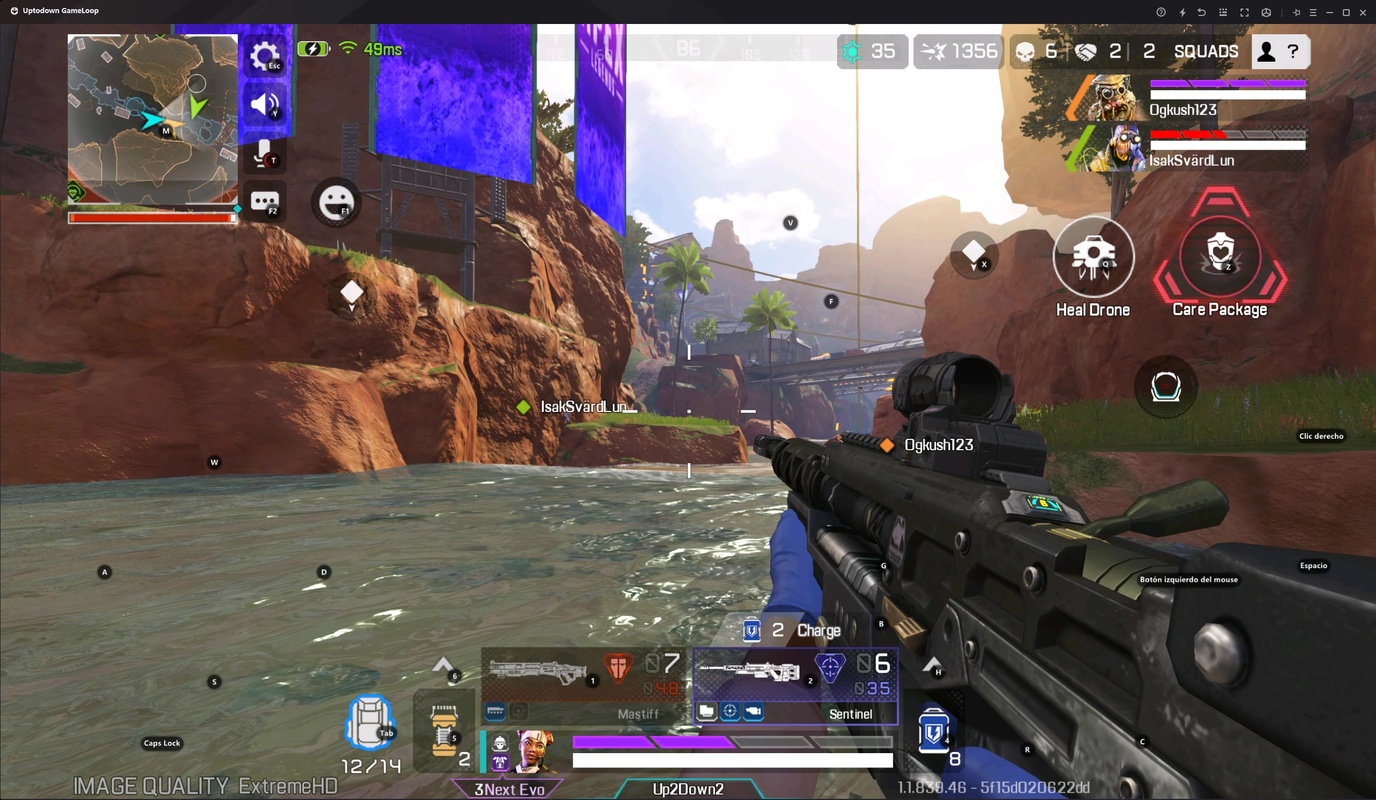The width and height of the screenshot is (1376, 800).
Task: Activate the Heal Drone ability
Action: (x=1093, y=257)
